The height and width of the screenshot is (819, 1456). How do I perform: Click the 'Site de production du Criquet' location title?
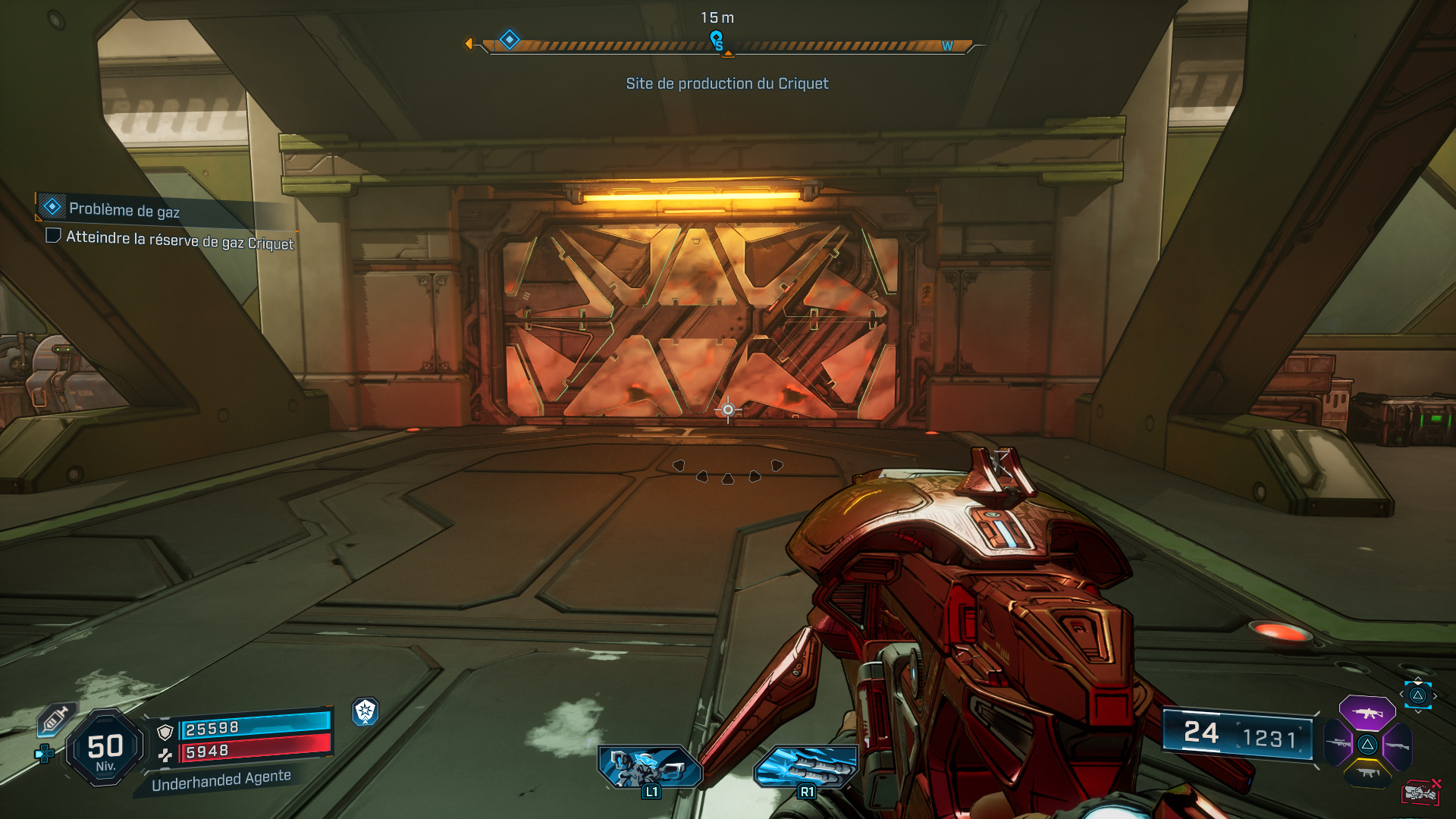[727, 83]
